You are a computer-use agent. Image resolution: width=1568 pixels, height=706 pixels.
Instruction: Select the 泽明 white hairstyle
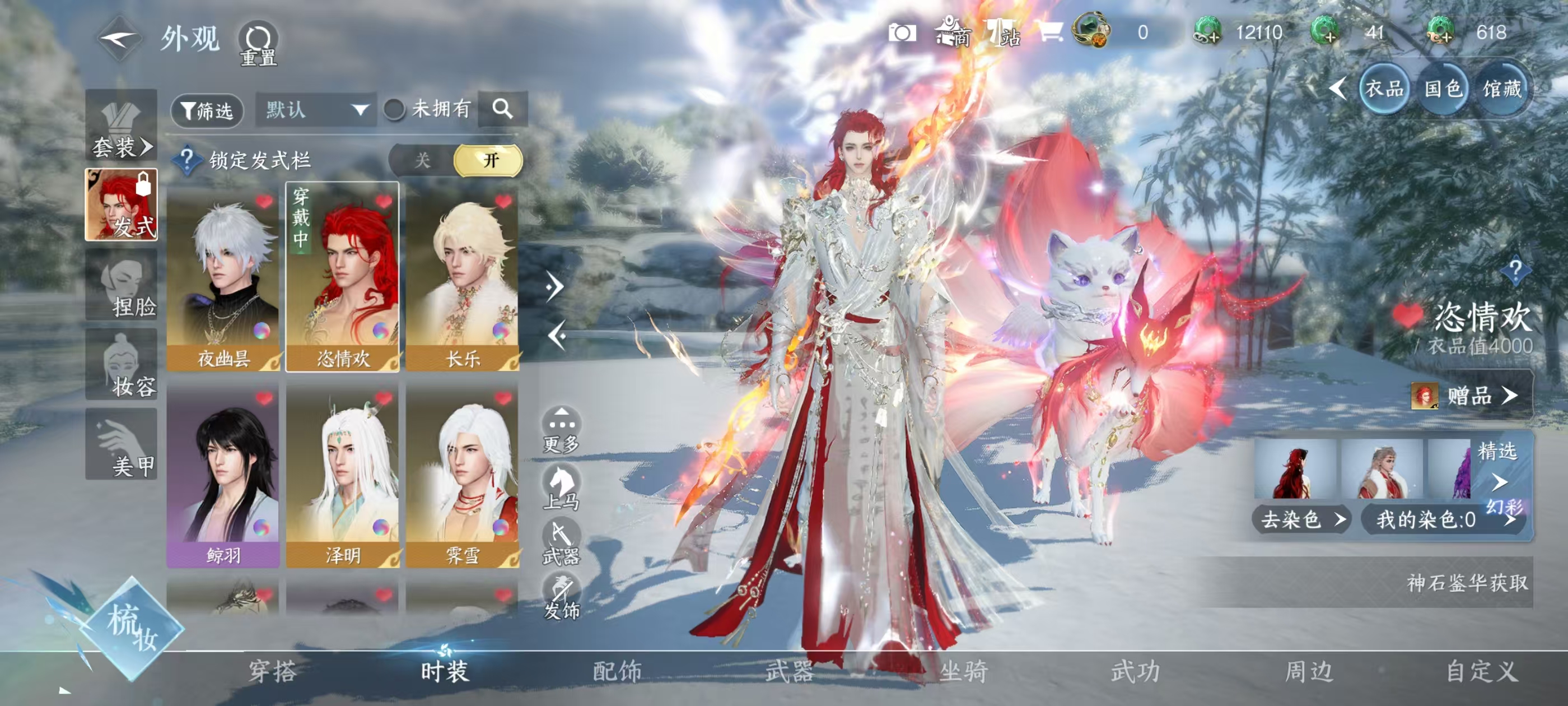coord(343,475)
